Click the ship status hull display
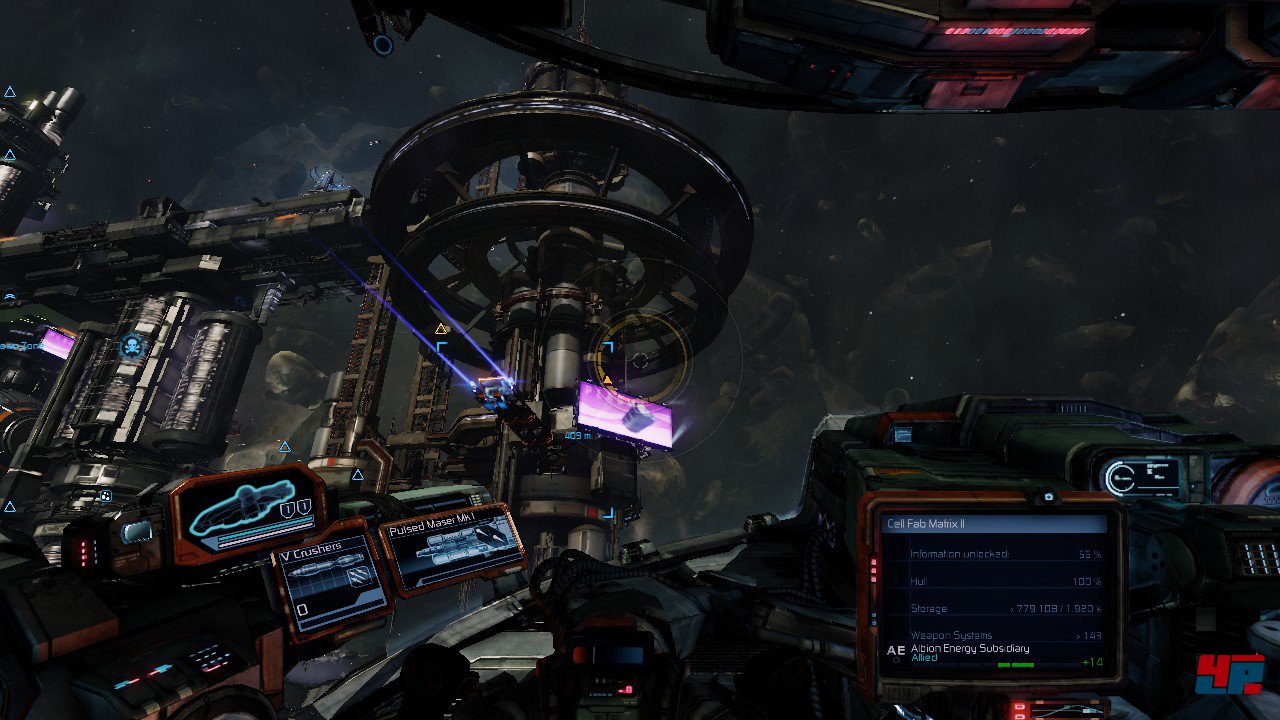 (x=246, y=513)
